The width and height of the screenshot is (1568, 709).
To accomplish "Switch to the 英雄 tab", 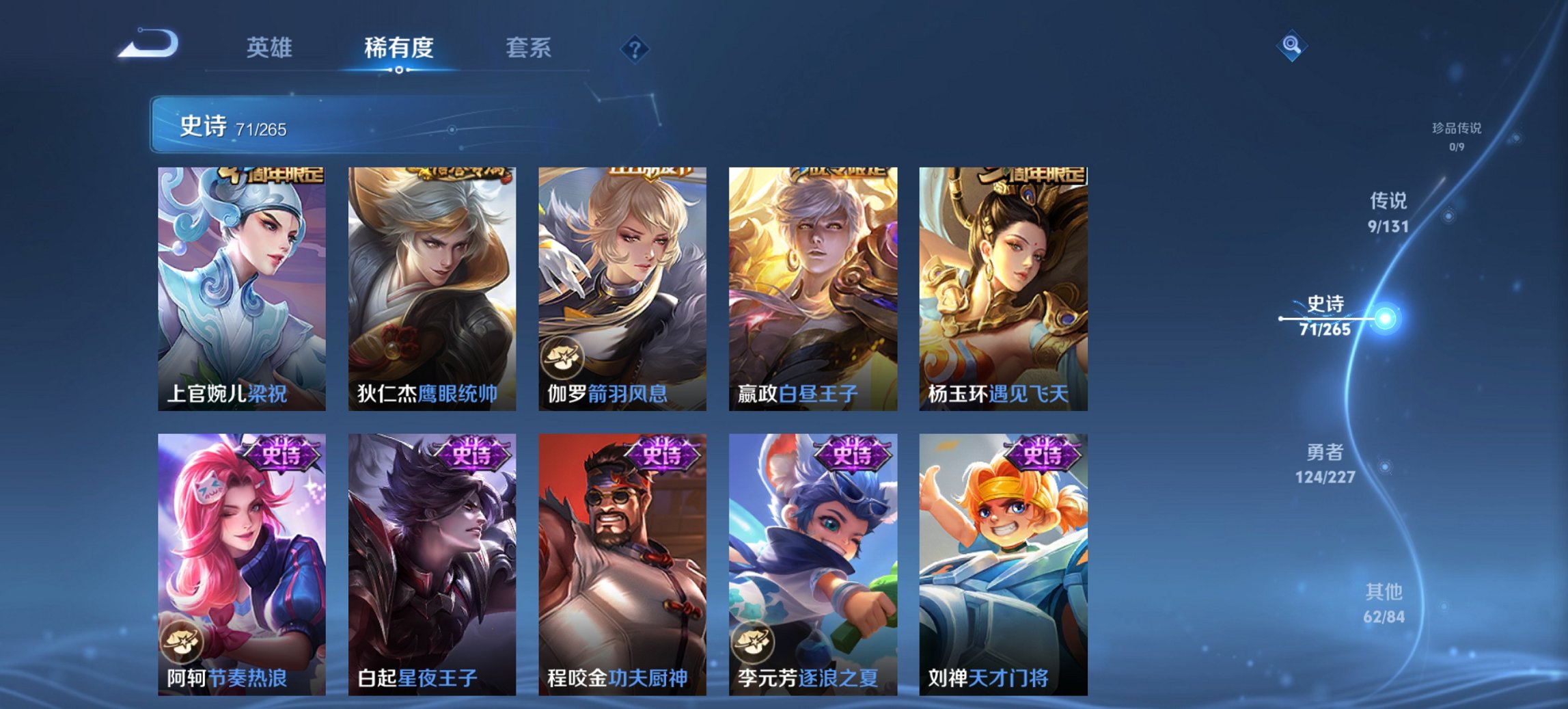I will (271, 48).
